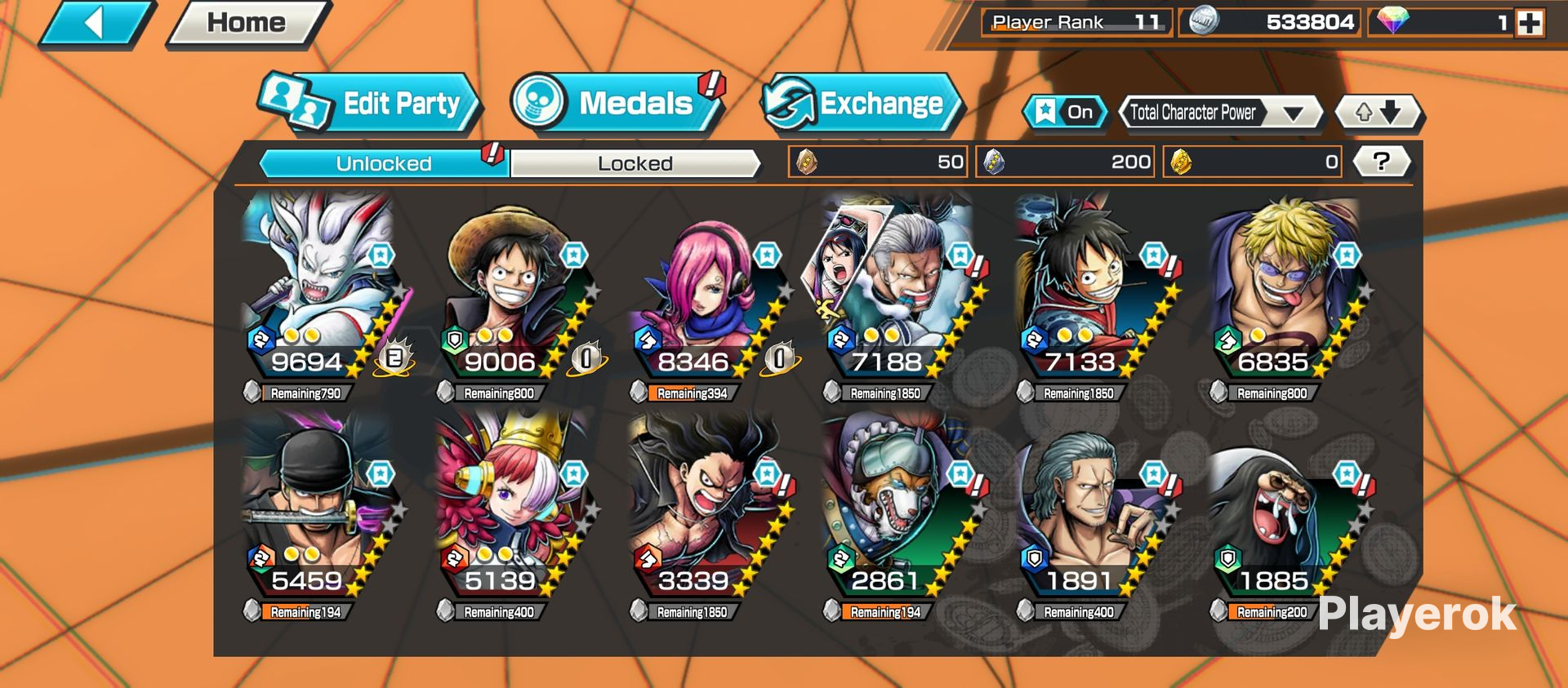Toggle the favorites filter On button

click(1065, 113)
